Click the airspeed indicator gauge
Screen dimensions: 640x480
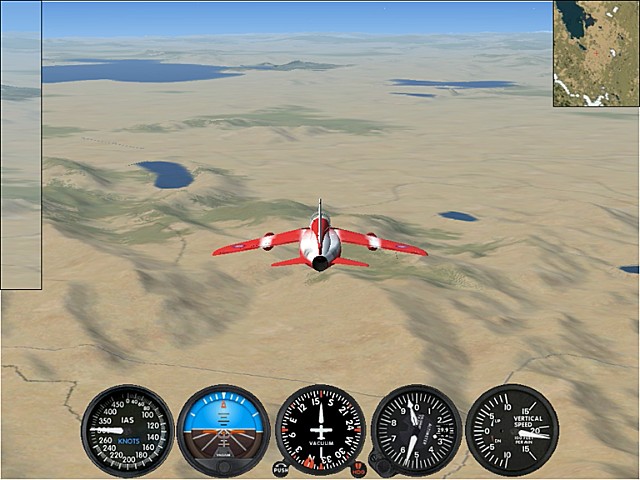click(127, 430)
